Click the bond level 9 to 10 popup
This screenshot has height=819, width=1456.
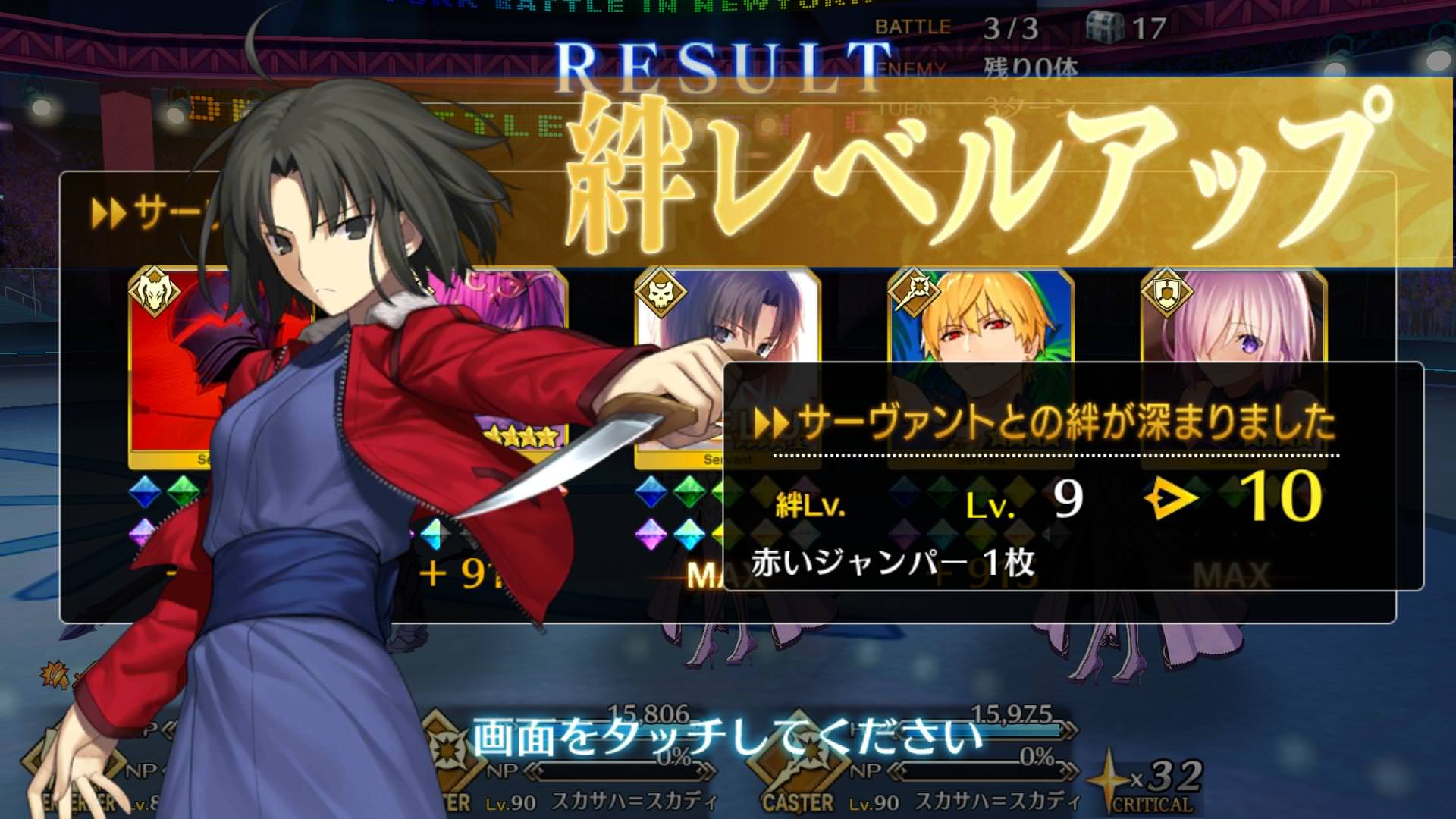pyautogui.click(x=1072, y=478)
